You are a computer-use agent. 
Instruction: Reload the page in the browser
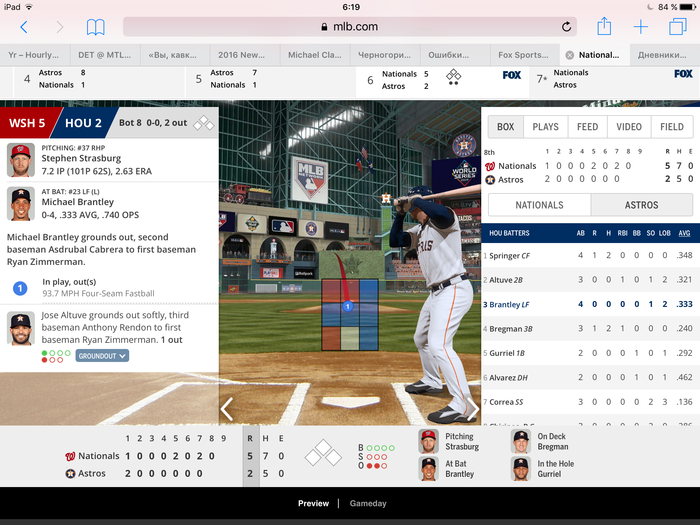[x=567, y=27]
